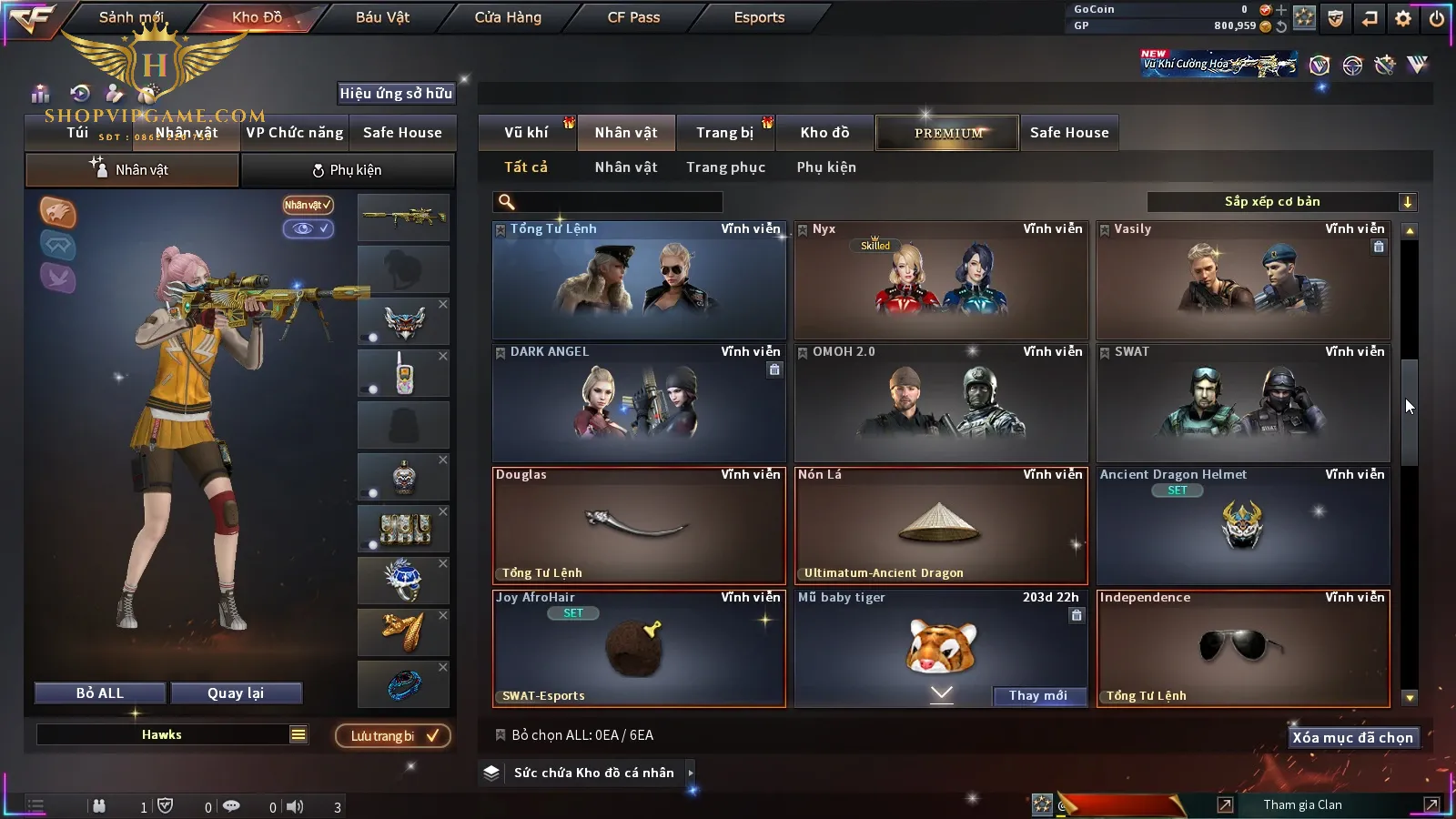Image resolution: width=1456 pixels, height=819 pixels.
Task: Revert changes with Quay lại
Action: [x=236, y=693]
